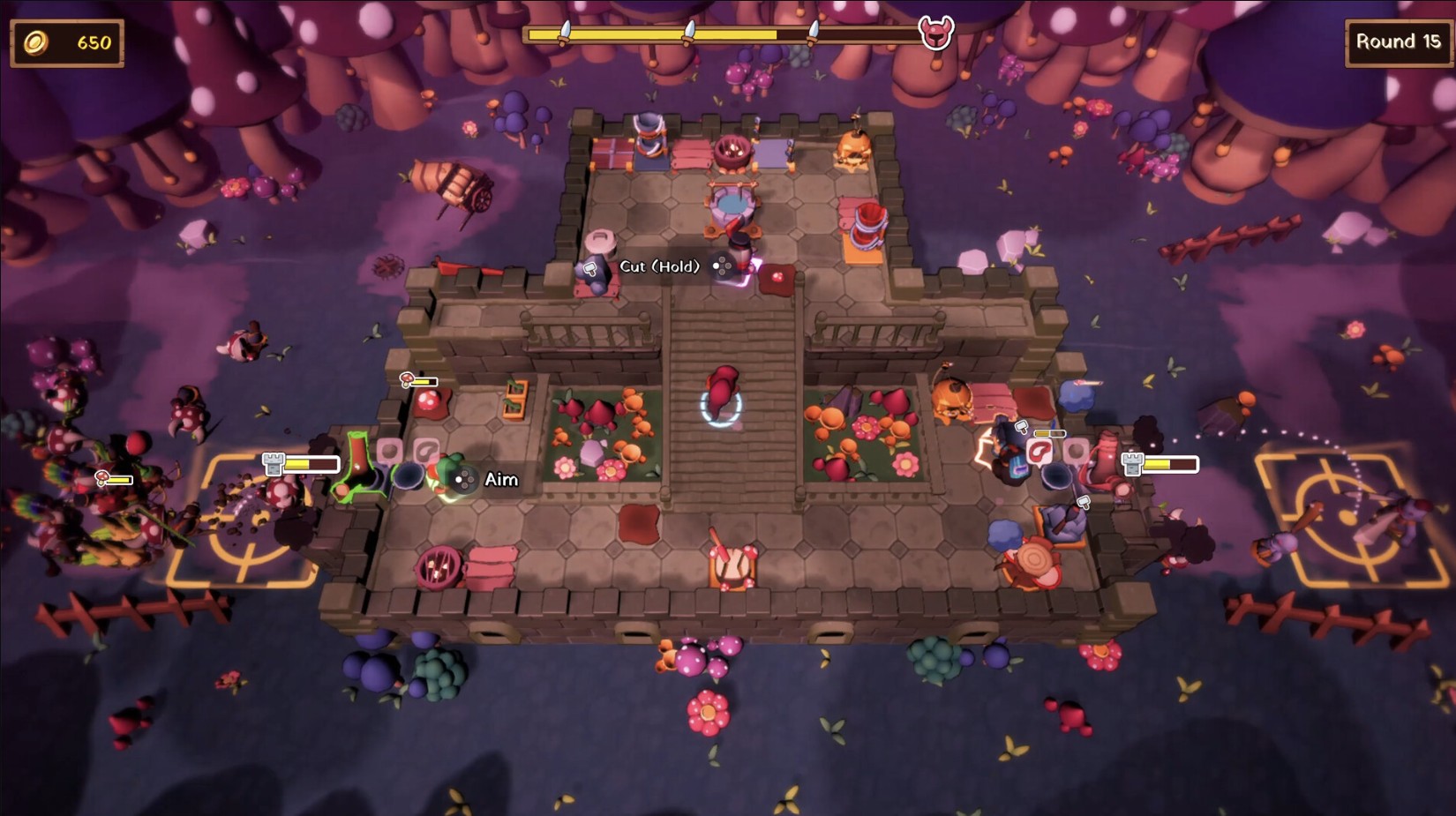
Task: Click the left tower's castle health icon
Action: point(272,462)
